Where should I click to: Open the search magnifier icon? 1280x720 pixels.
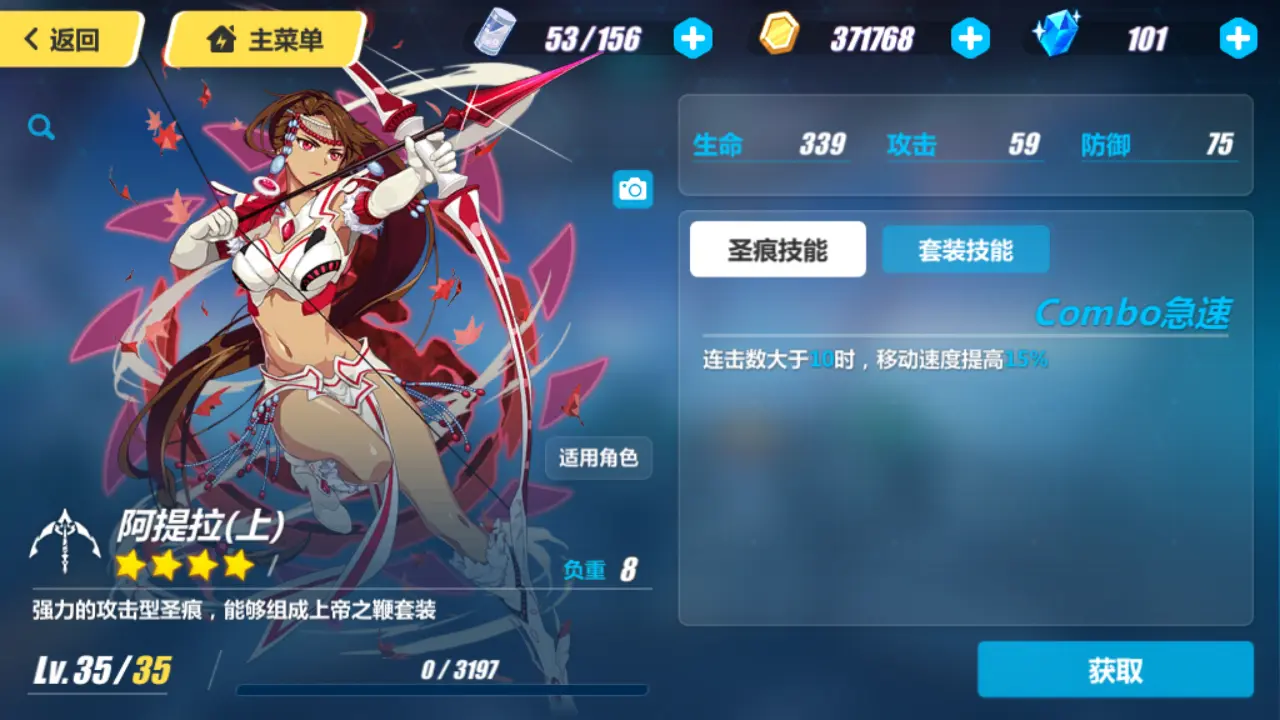(40, 128)
